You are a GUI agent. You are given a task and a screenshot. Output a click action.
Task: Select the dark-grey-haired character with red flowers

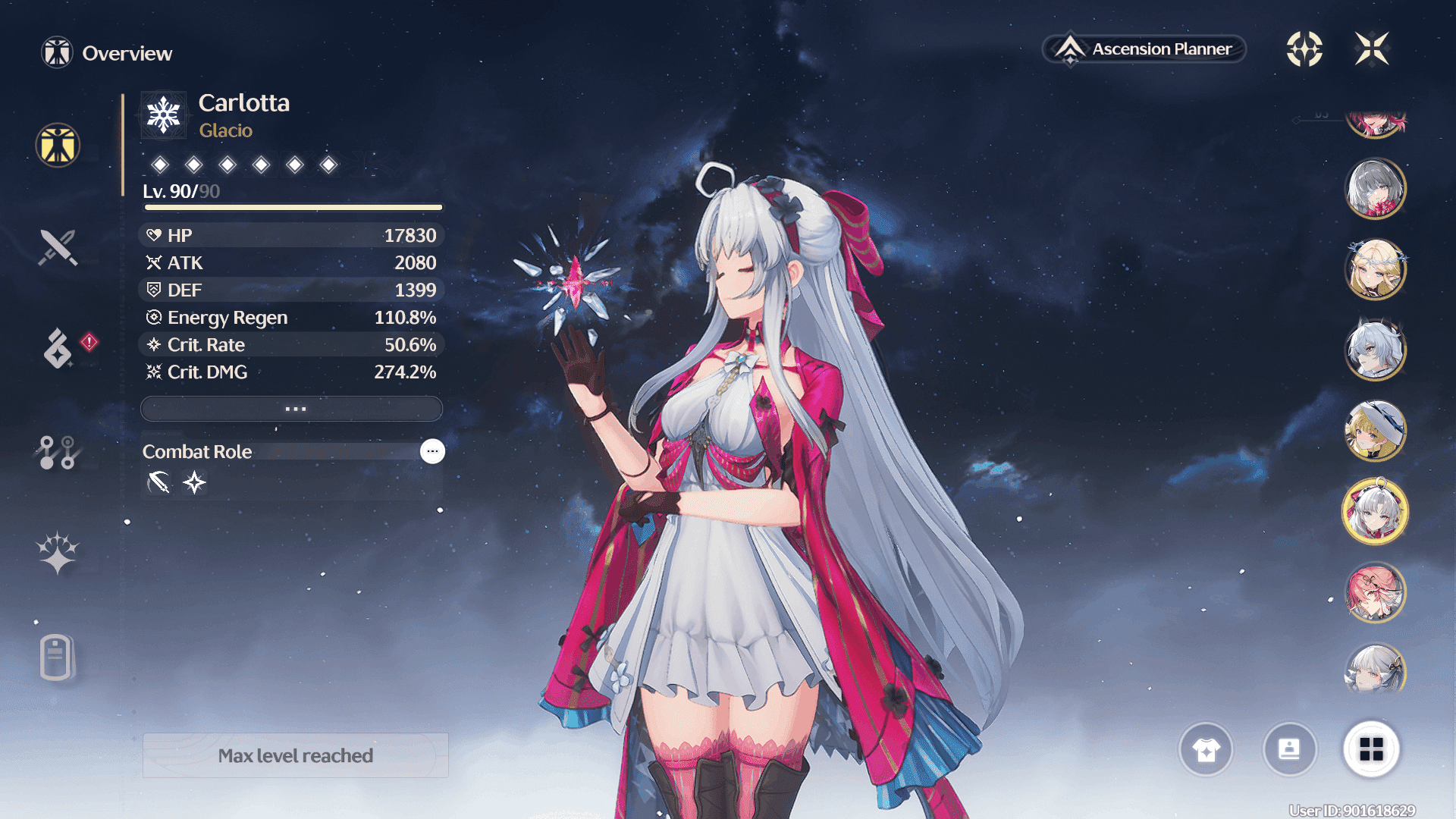[x=1376, y=188]
